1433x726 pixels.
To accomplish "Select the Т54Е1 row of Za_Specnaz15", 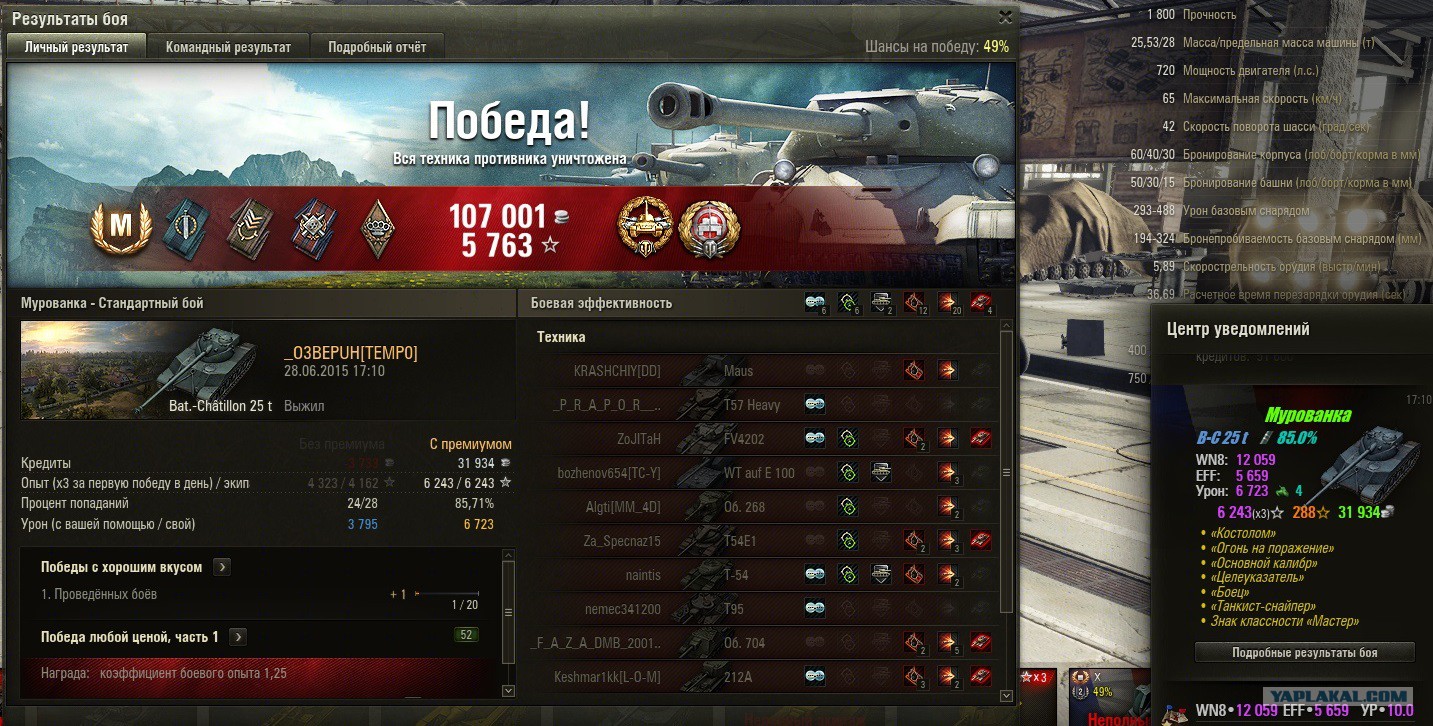I will pyautogui.click(x=760, y=541).
